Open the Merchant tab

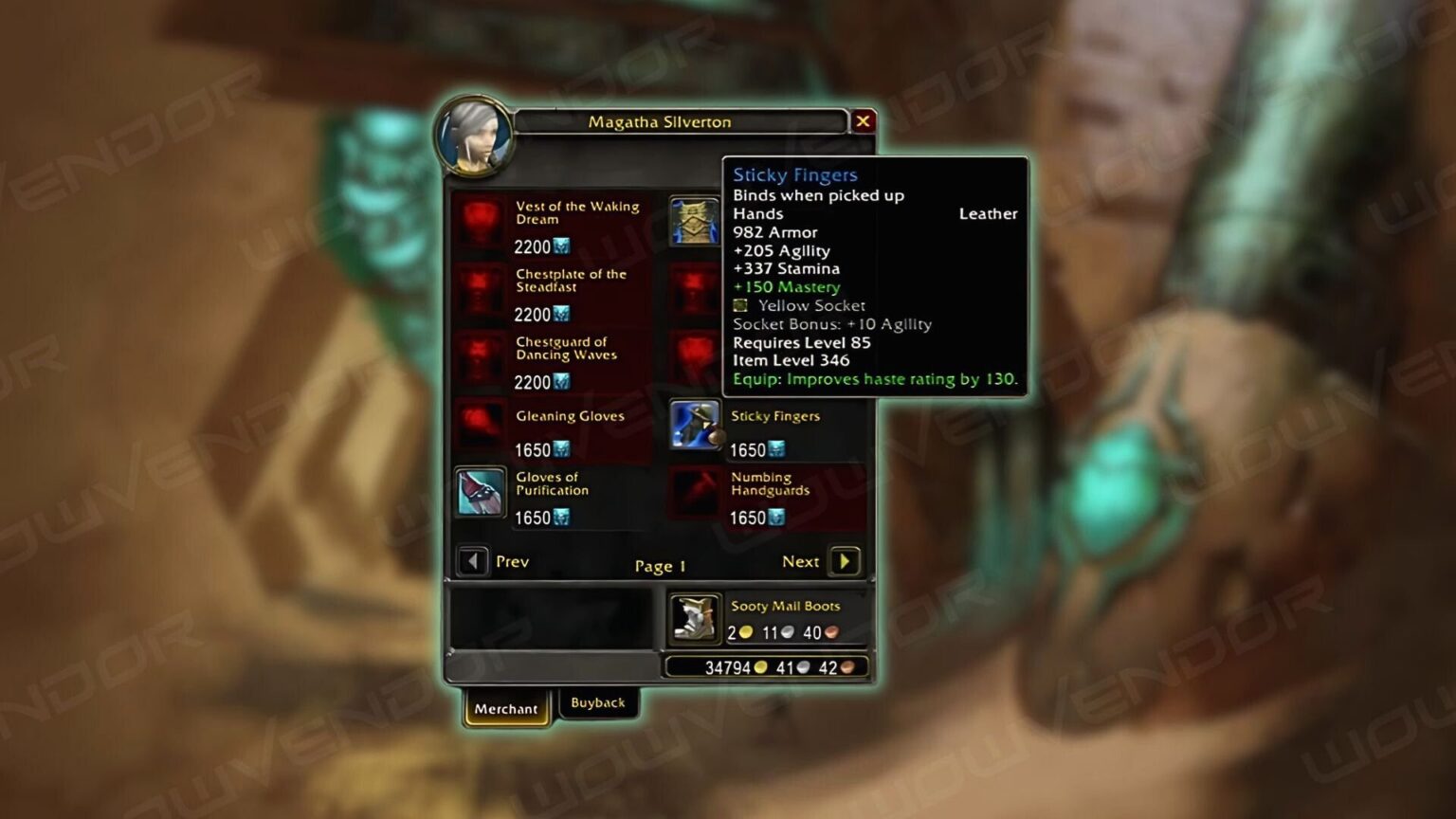506,708
